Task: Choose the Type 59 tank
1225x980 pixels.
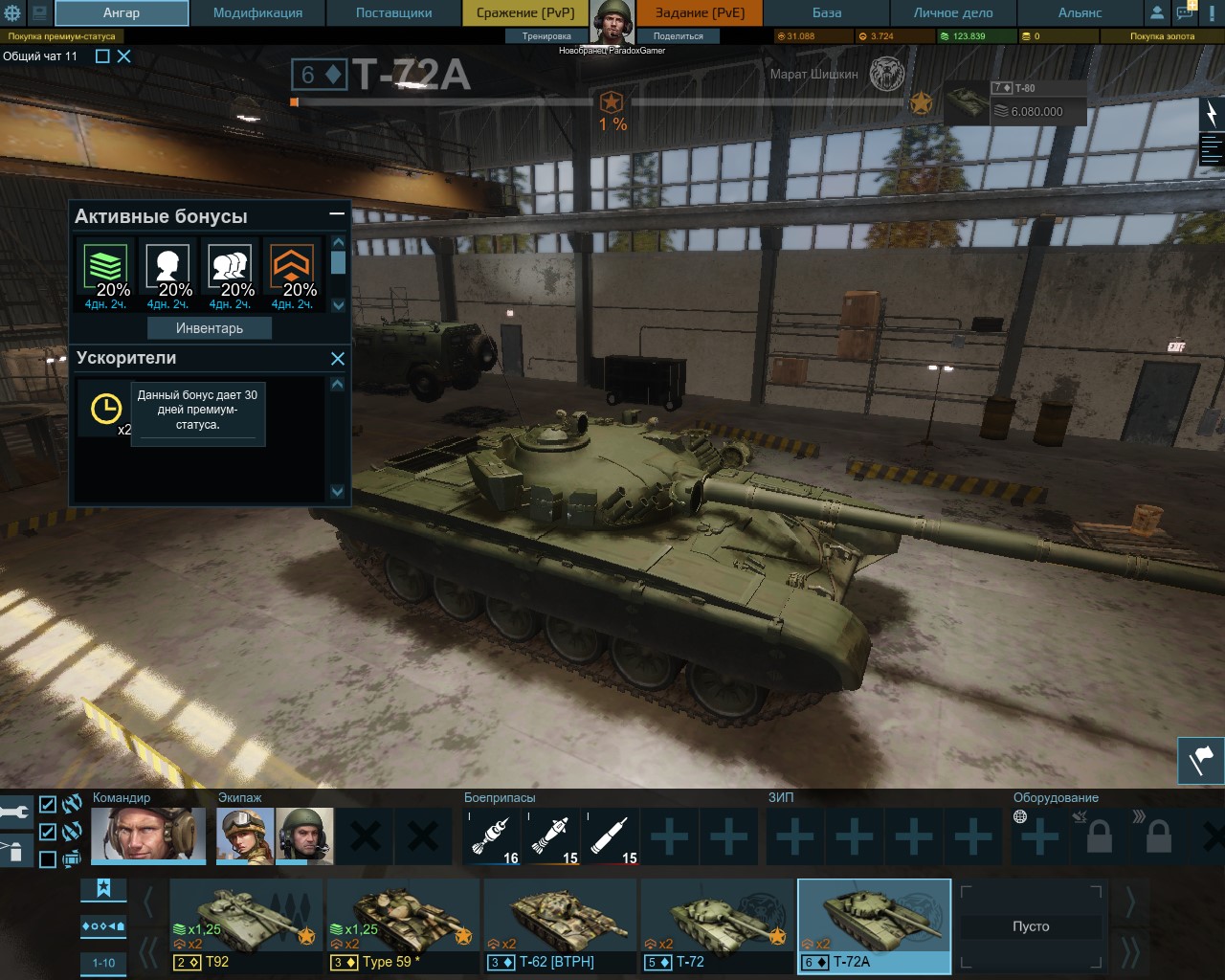Action: pos(402,925)
